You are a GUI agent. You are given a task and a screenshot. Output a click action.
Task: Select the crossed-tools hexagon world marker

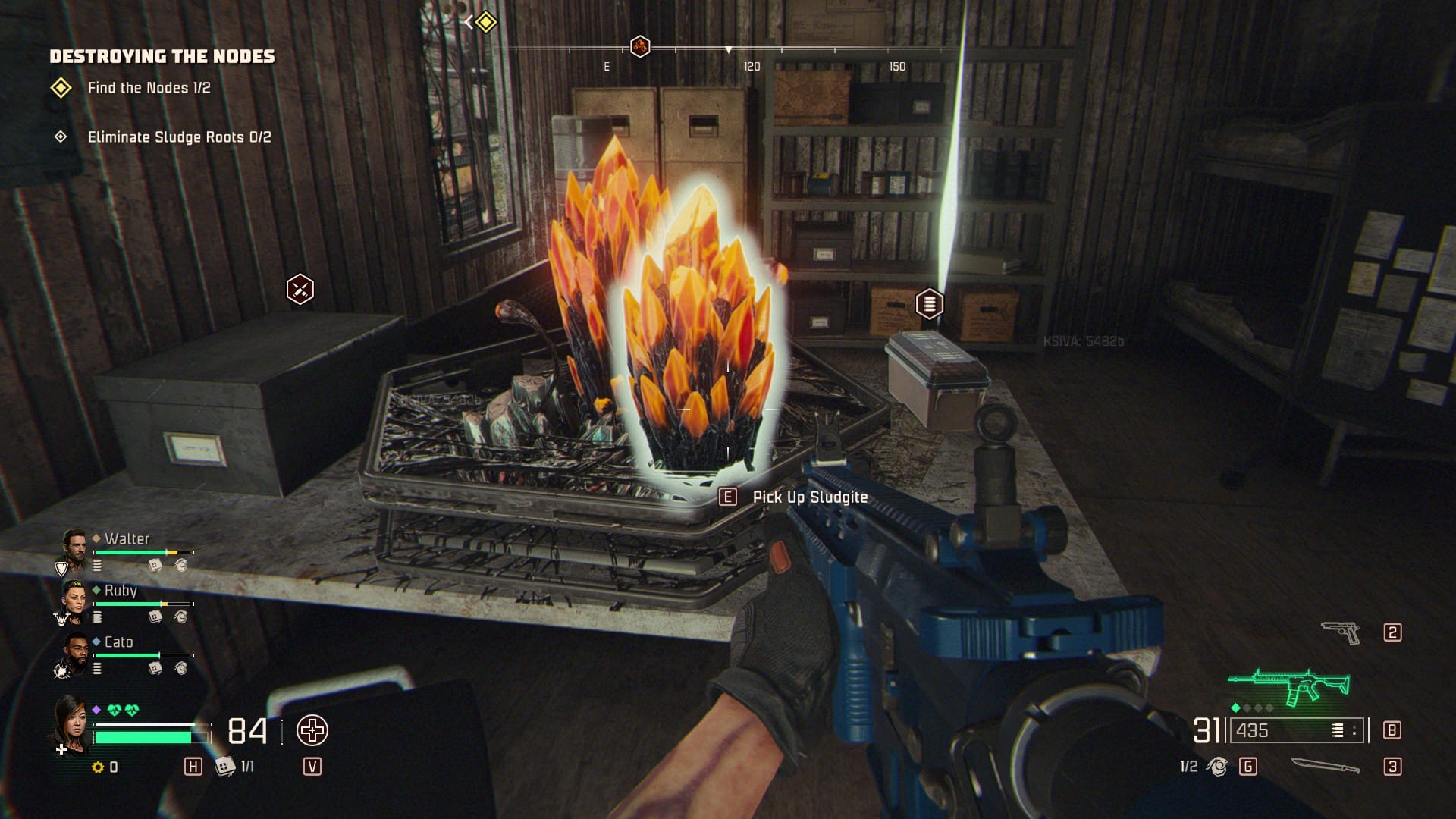(x=300, y=289)
